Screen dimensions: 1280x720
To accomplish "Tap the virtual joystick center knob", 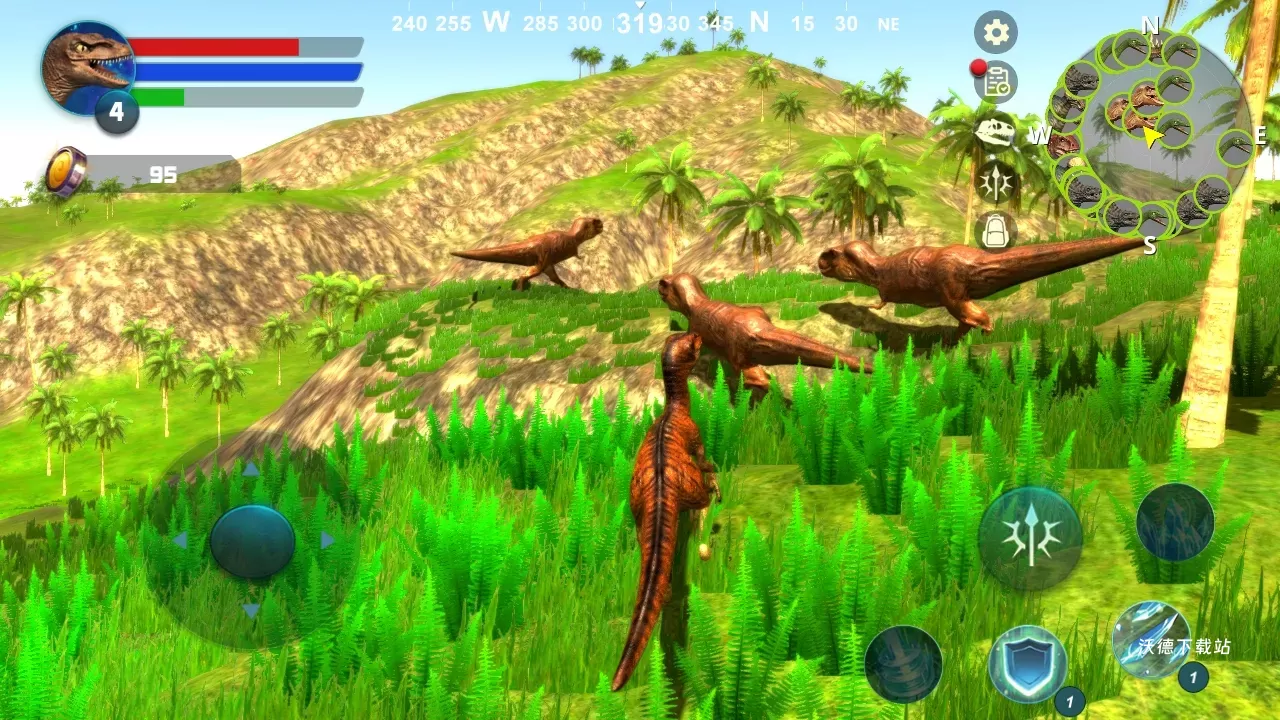I will (x=252, y=541).
